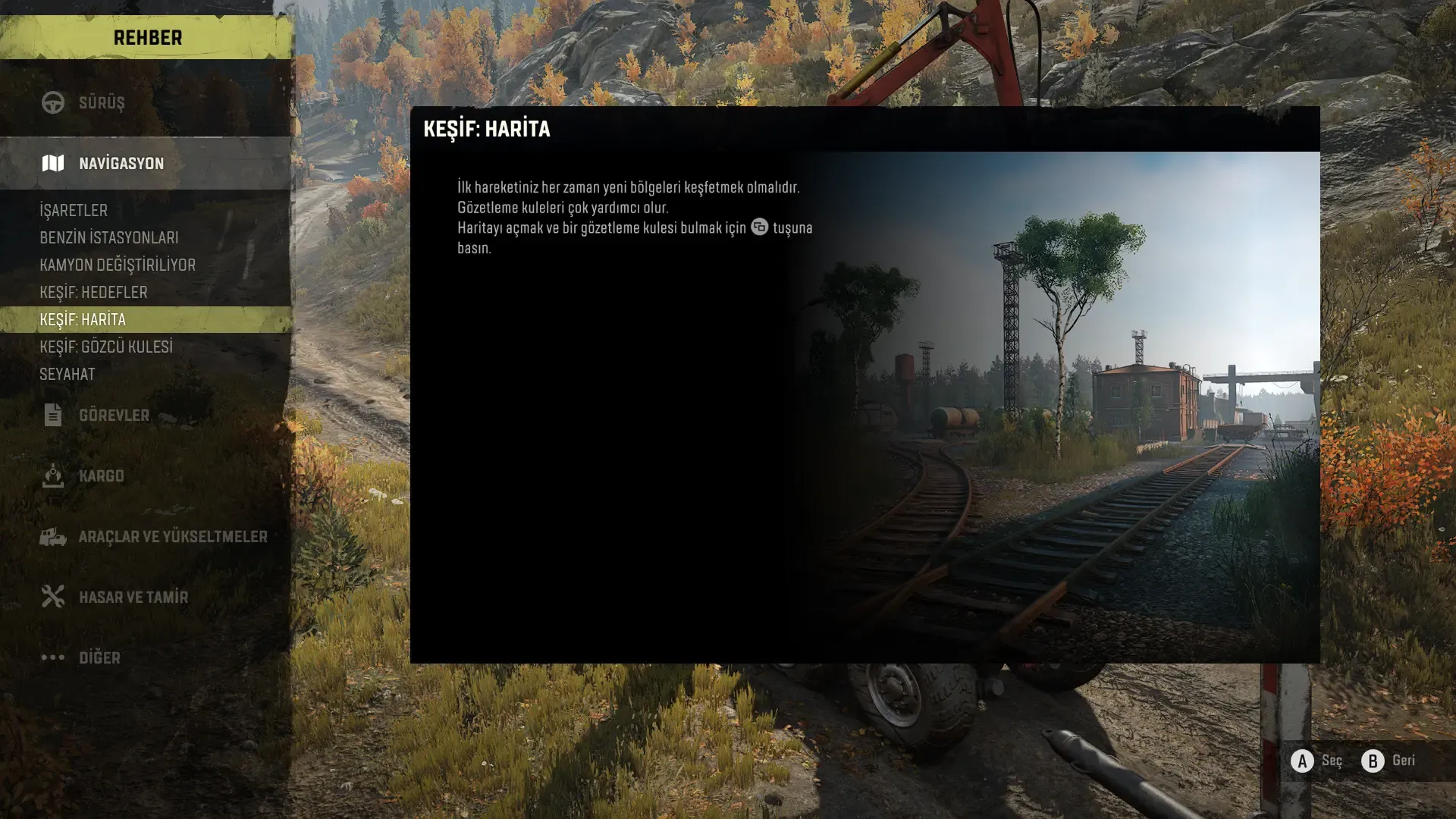View the Seyahat guide topic
The width and height of the screenshot is (1456, 819).
point(67,374)
